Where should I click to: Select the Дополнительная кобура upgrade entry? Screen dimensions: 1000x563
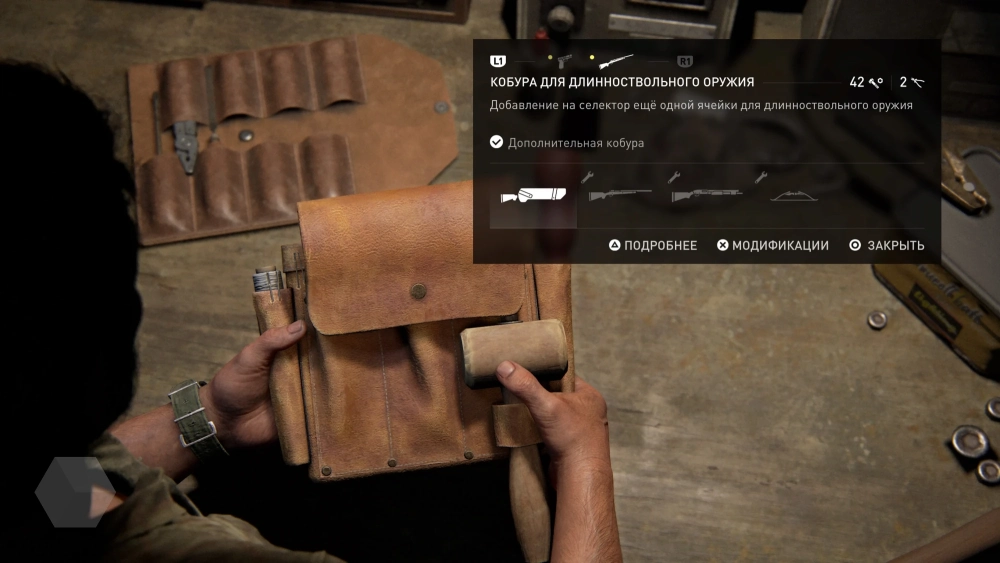[567, 143]
